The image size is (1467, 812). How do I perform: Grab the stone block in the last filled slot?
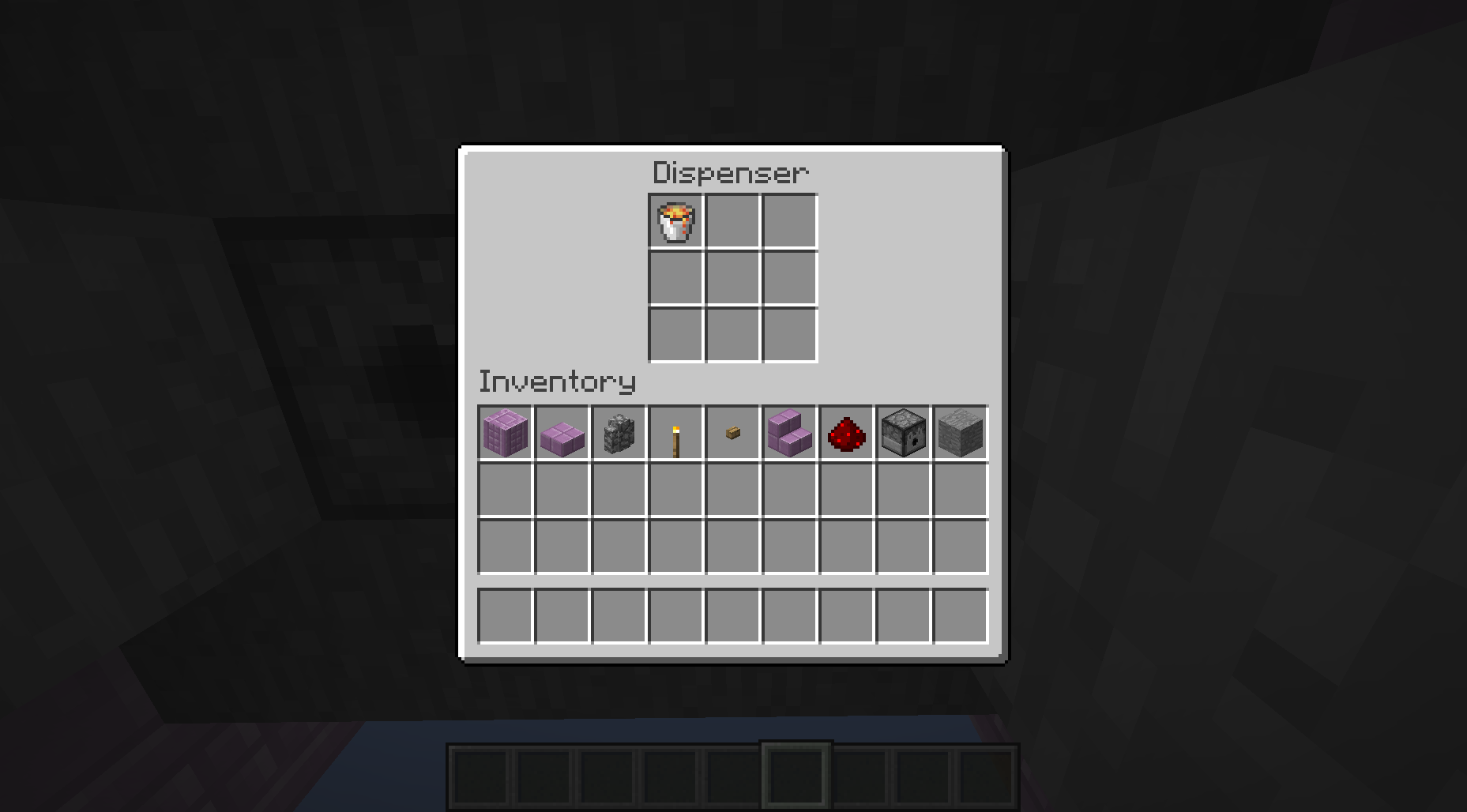point(960,433)
